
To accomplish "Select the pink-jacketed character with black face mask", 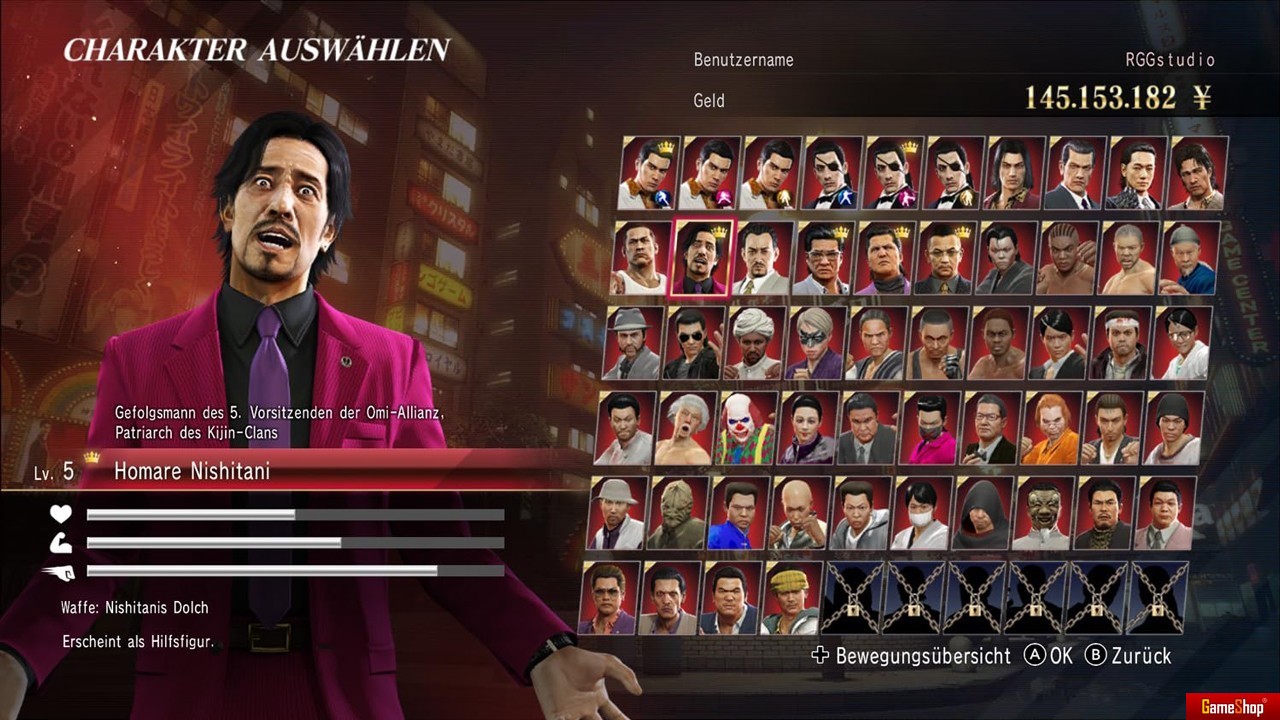I will click(930, 428).
